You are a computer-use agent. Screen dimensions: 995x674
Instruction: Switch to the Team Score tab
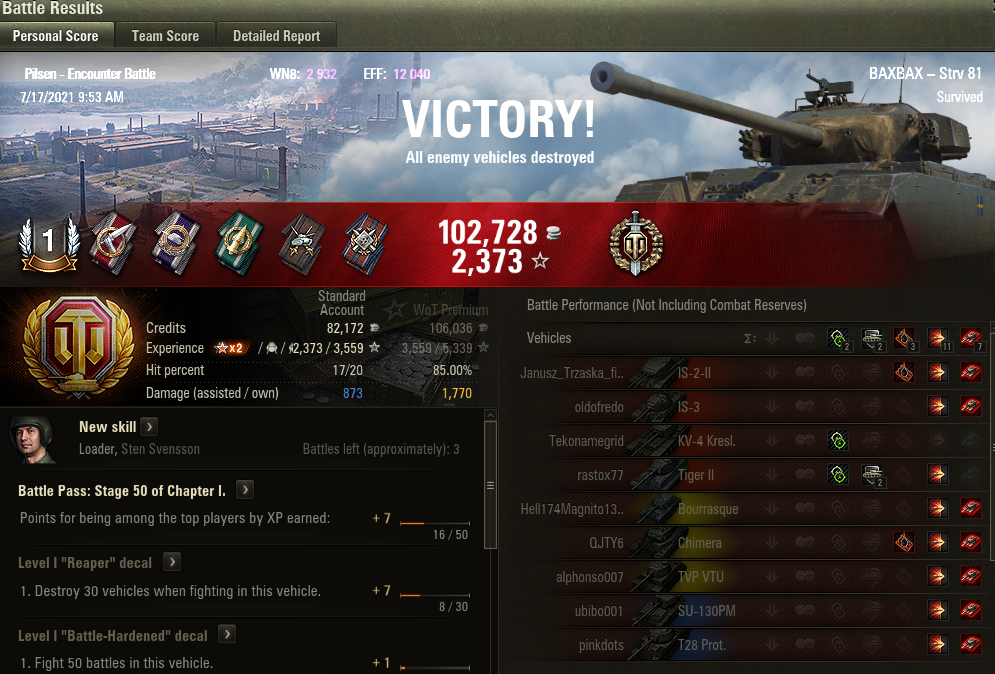click(x=165, y=36)
